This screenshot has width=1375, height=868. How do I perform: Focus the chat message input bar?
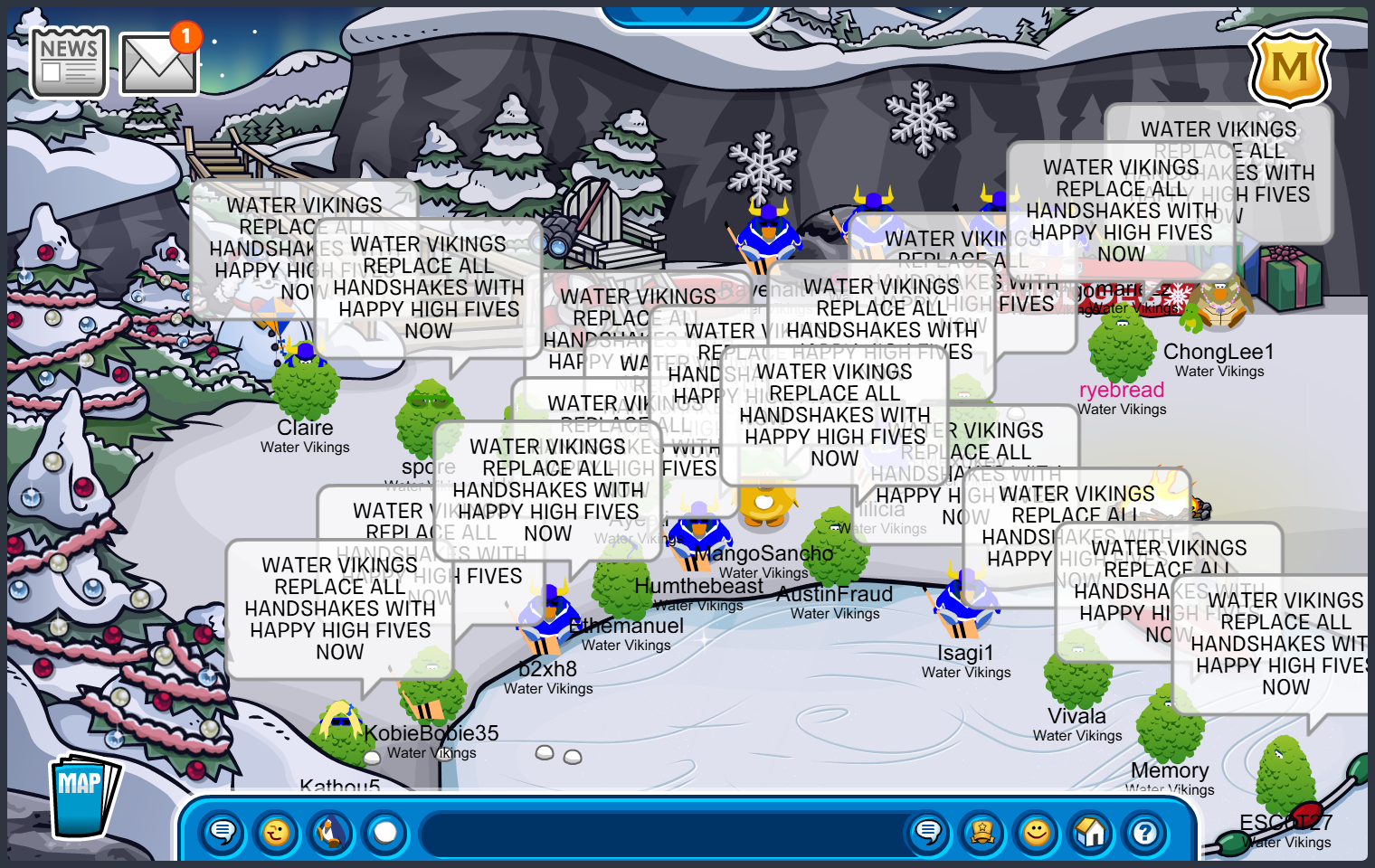point(660,833)
